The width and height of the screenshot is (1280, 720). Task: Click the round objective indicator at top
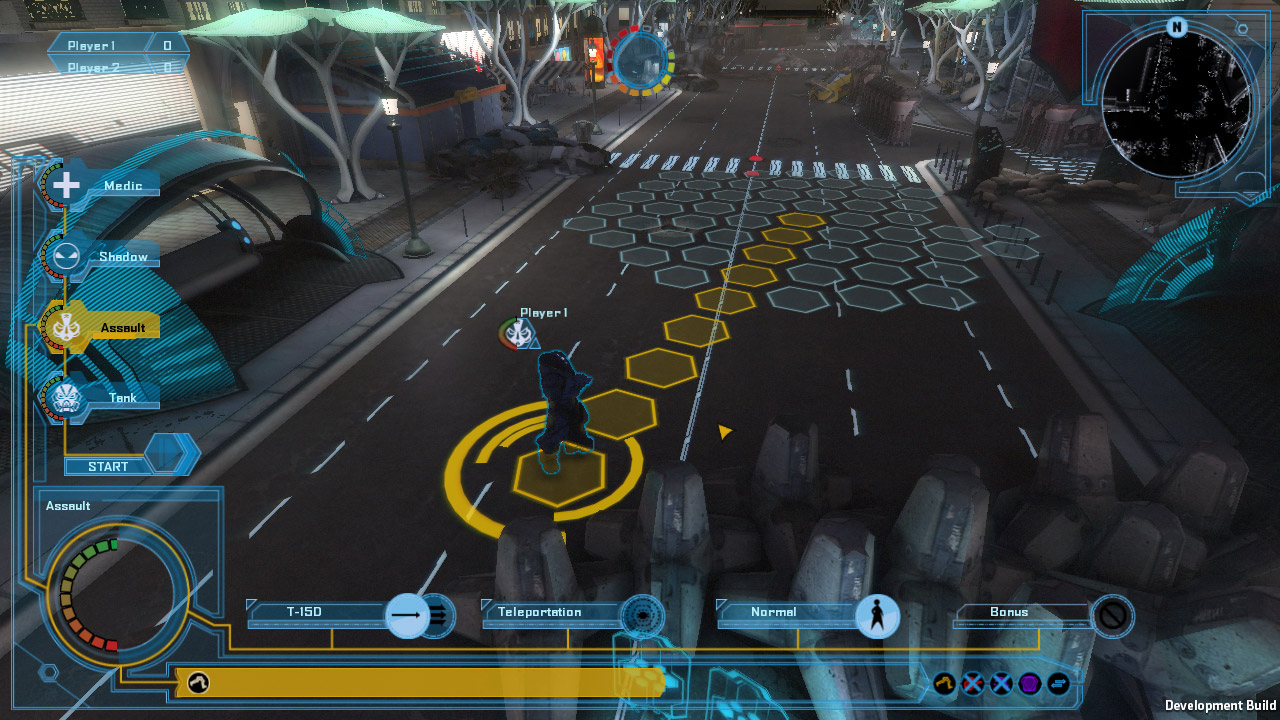[641, 61]
